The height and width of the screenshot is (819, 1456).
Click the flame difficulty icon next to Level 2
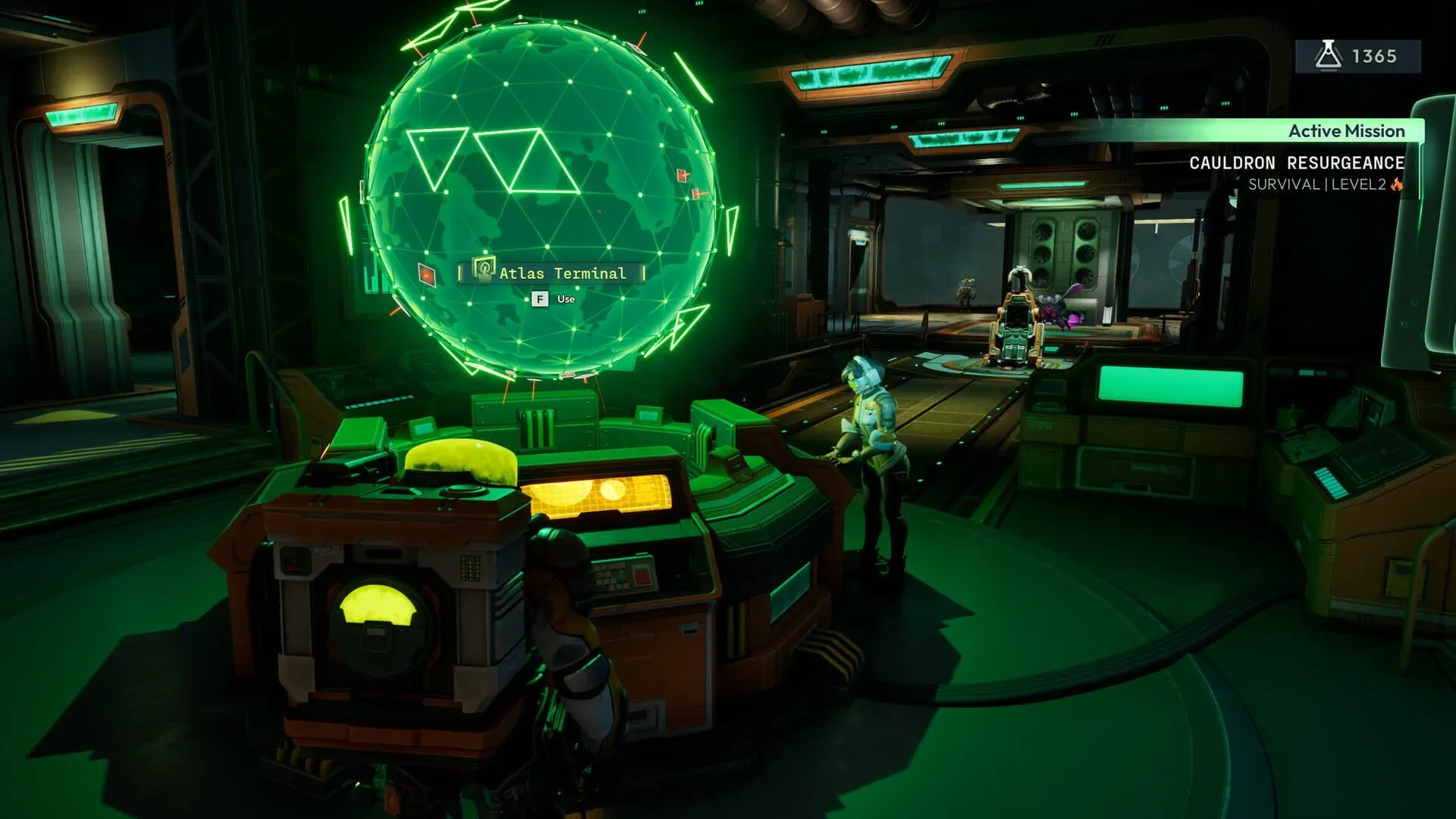tap(1396, 184)
